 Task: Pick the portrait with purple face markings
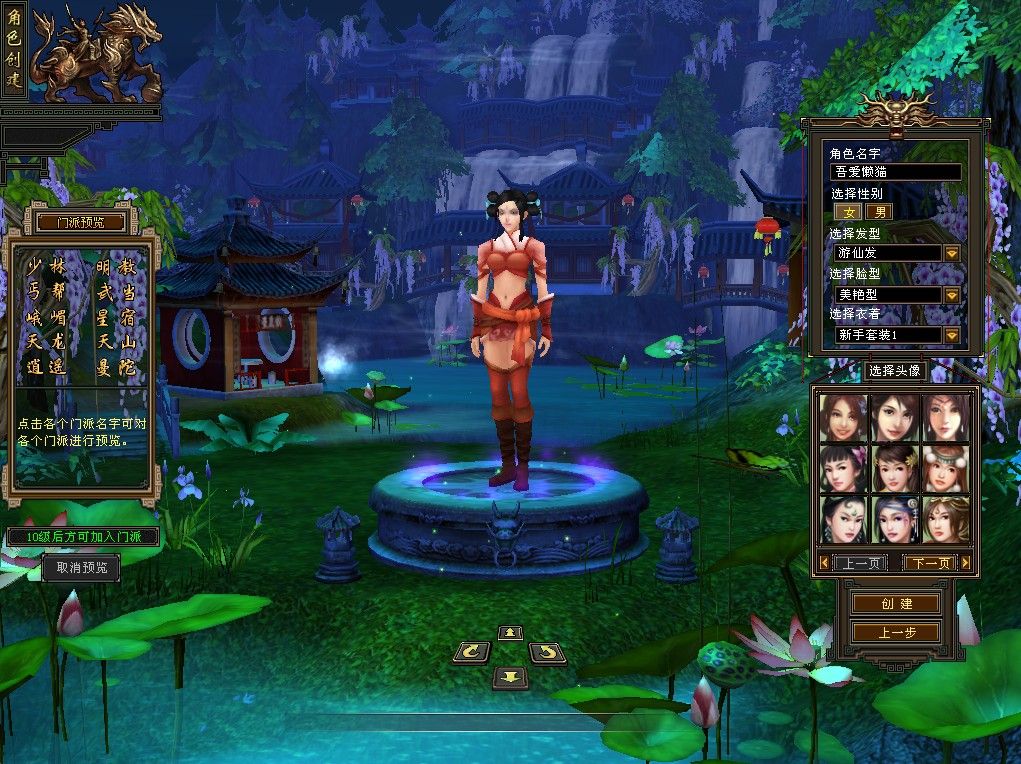point(895,520)
